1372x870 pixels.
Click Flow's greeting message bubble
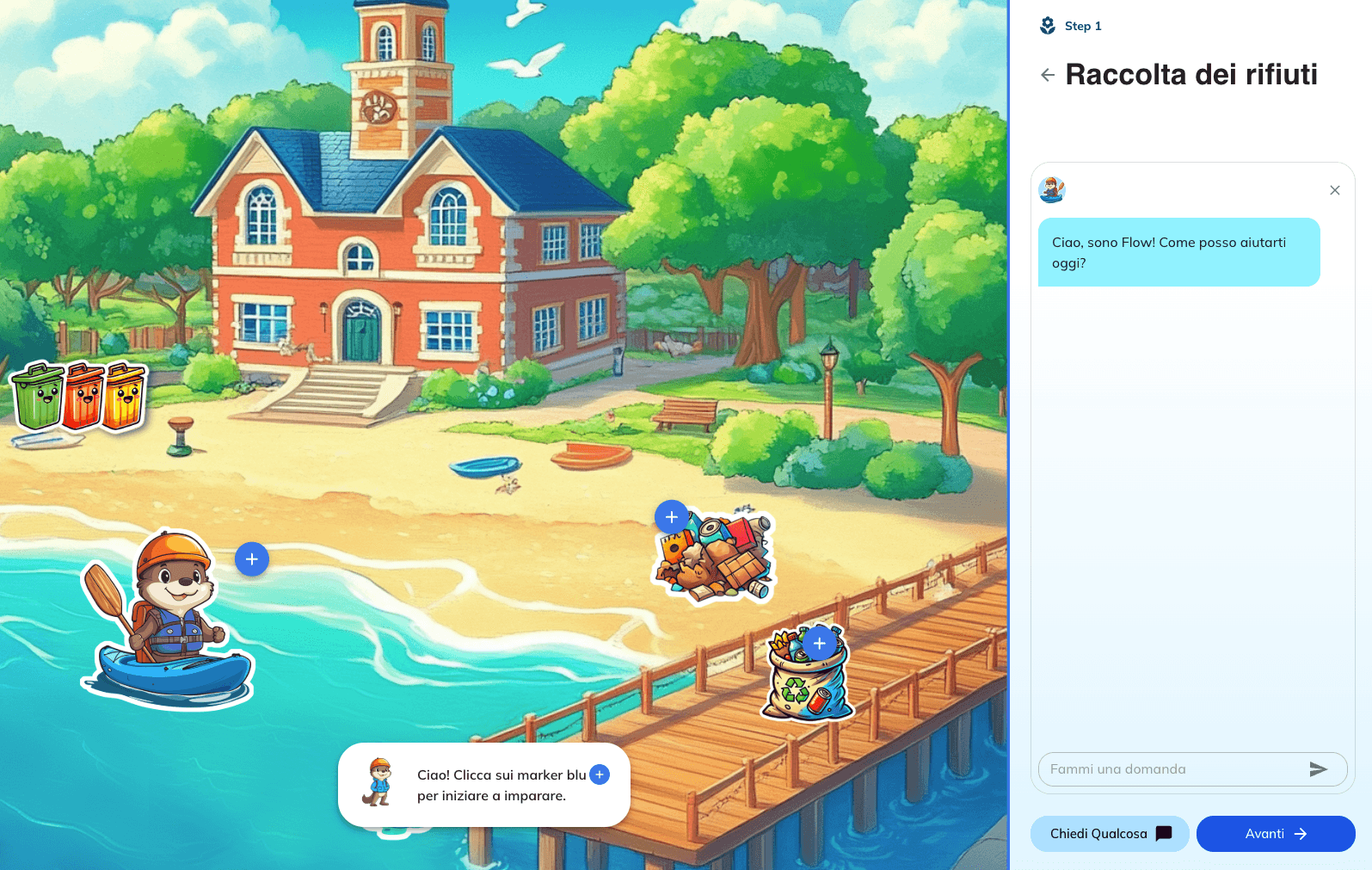pos(1178,252)
